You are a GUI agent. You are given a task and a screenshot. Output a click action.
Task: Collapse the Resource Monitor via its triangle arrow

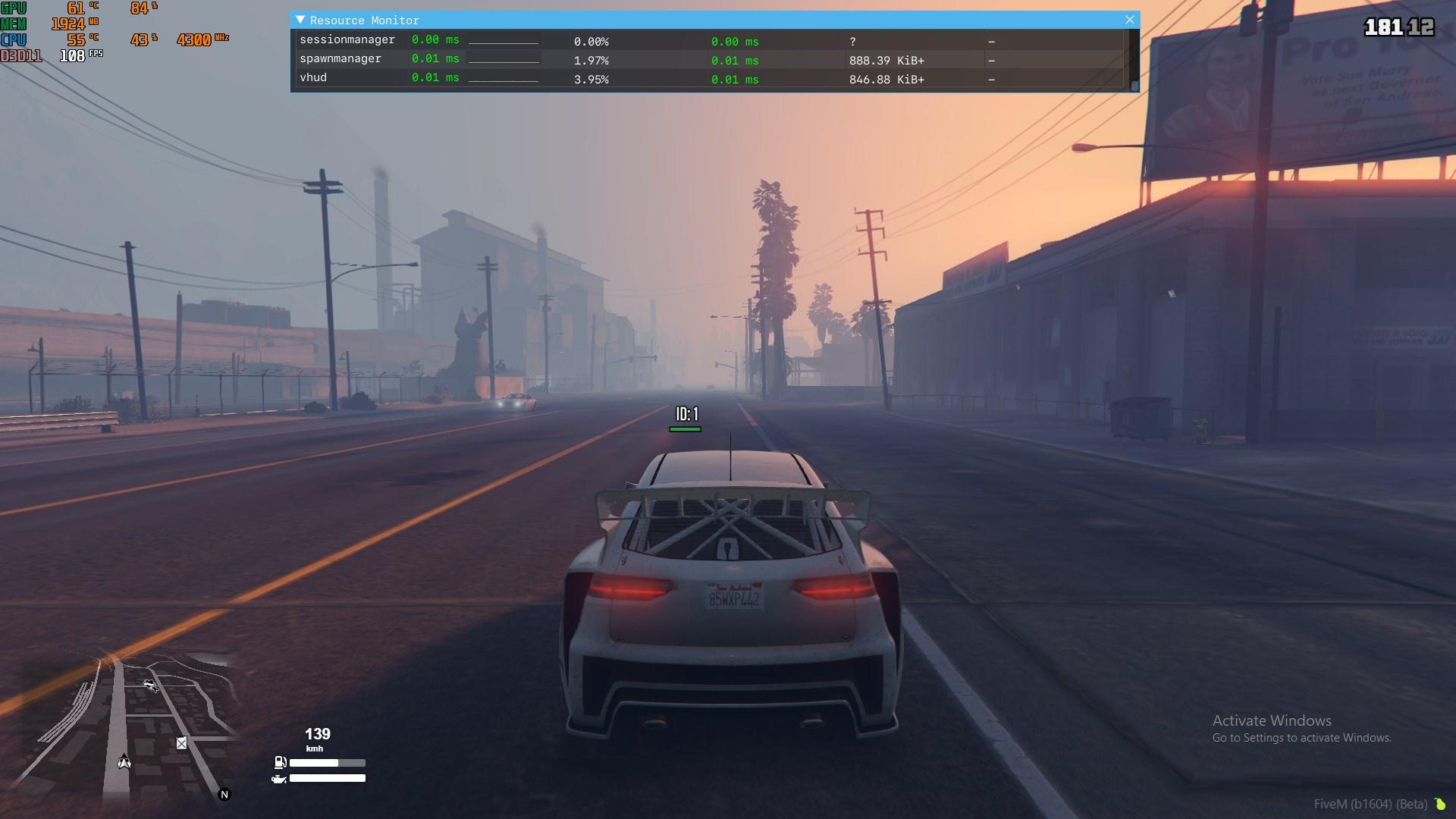click(302, 20)
